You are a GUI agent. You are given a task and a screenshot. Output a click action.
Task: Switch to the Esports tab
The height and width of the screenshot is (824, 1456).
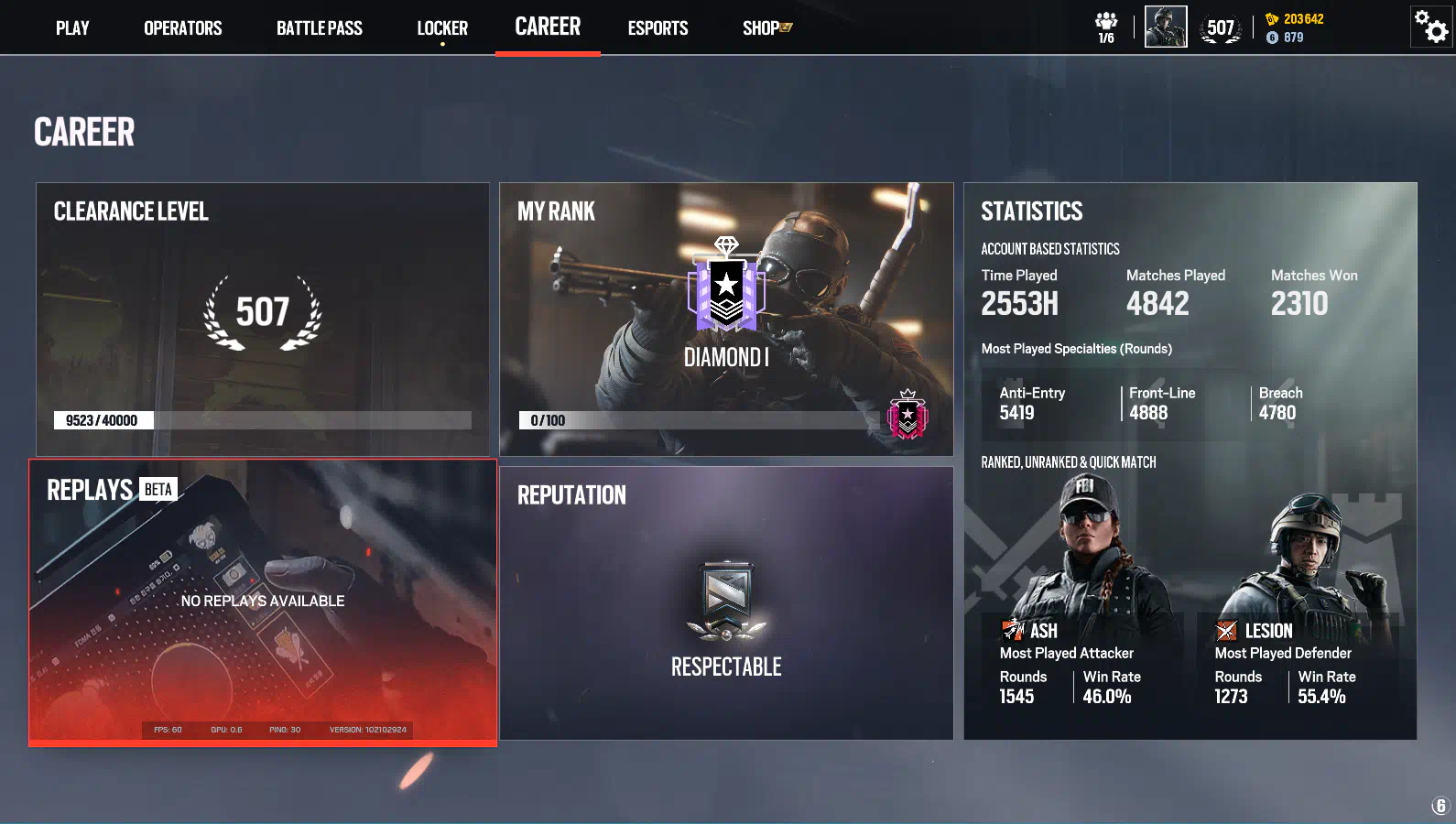coord(657,28)
